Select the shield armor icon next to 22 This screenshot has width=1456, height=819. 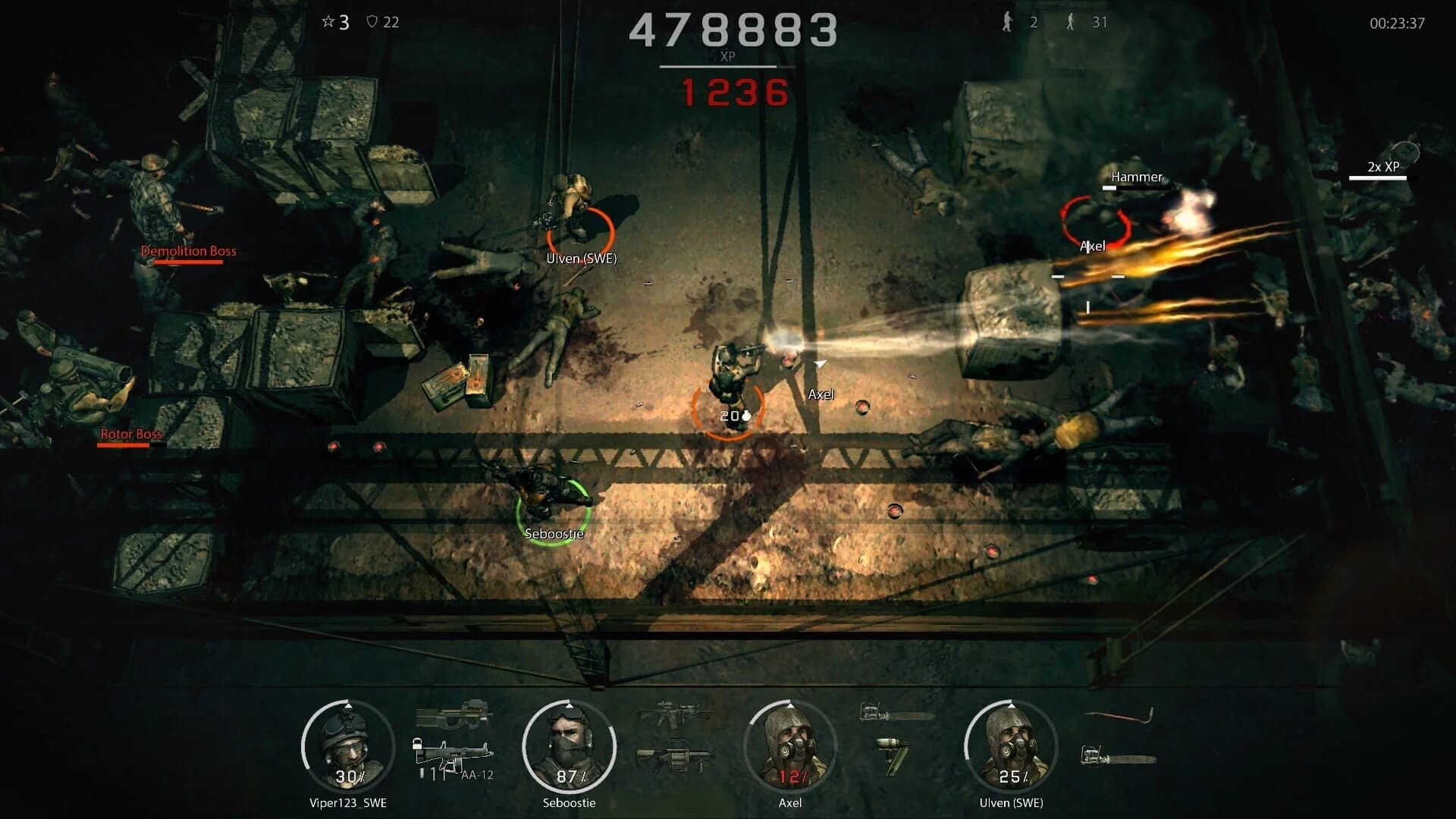(x=371, y=23)
